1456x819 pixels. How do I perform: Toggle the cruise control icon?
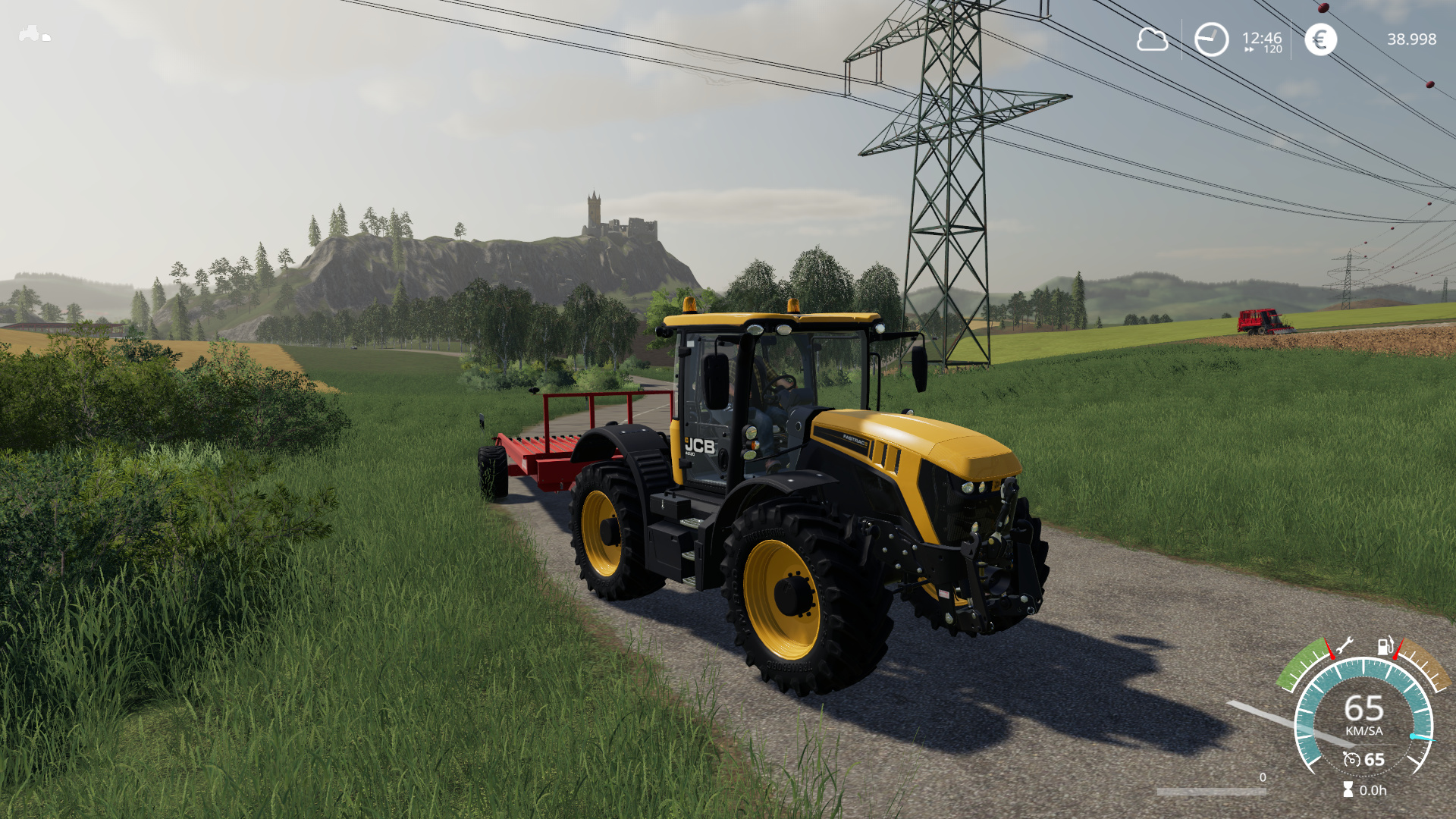tap(1351, 759)
